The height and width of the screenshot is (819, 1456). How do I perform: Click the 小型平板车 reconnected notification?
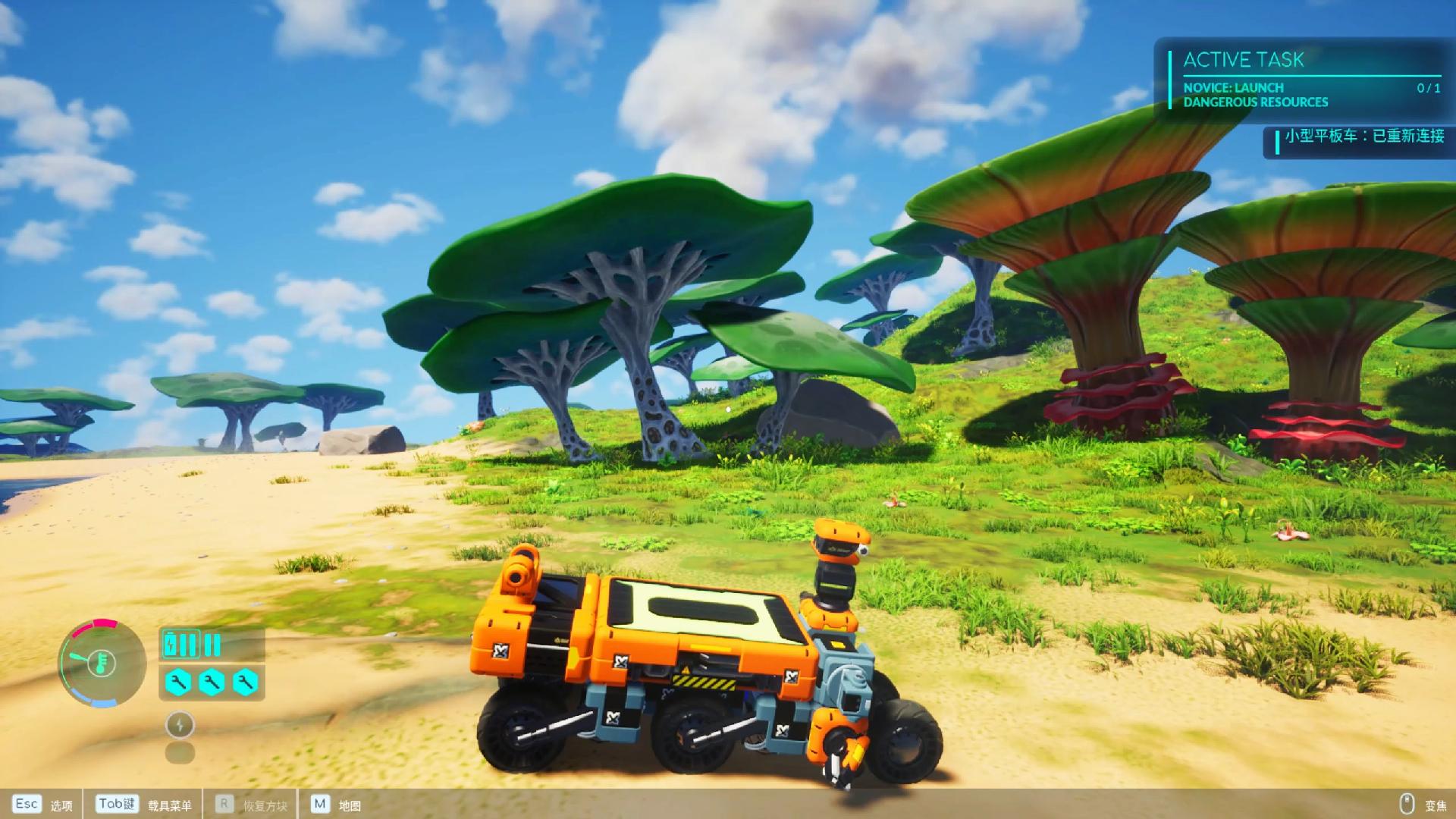point(1362,137)
